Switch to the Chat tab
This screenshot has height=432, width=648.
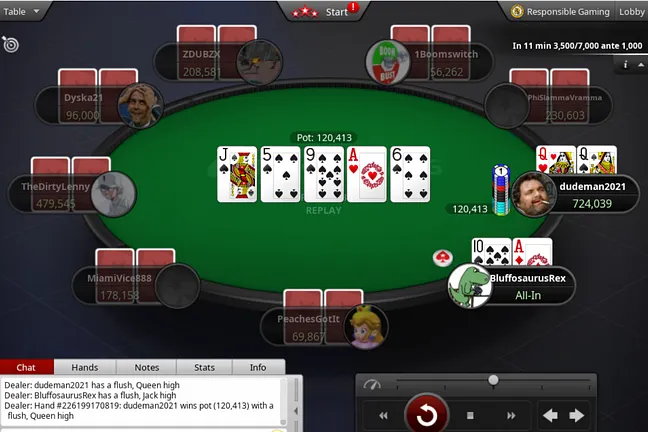(27, 367)
